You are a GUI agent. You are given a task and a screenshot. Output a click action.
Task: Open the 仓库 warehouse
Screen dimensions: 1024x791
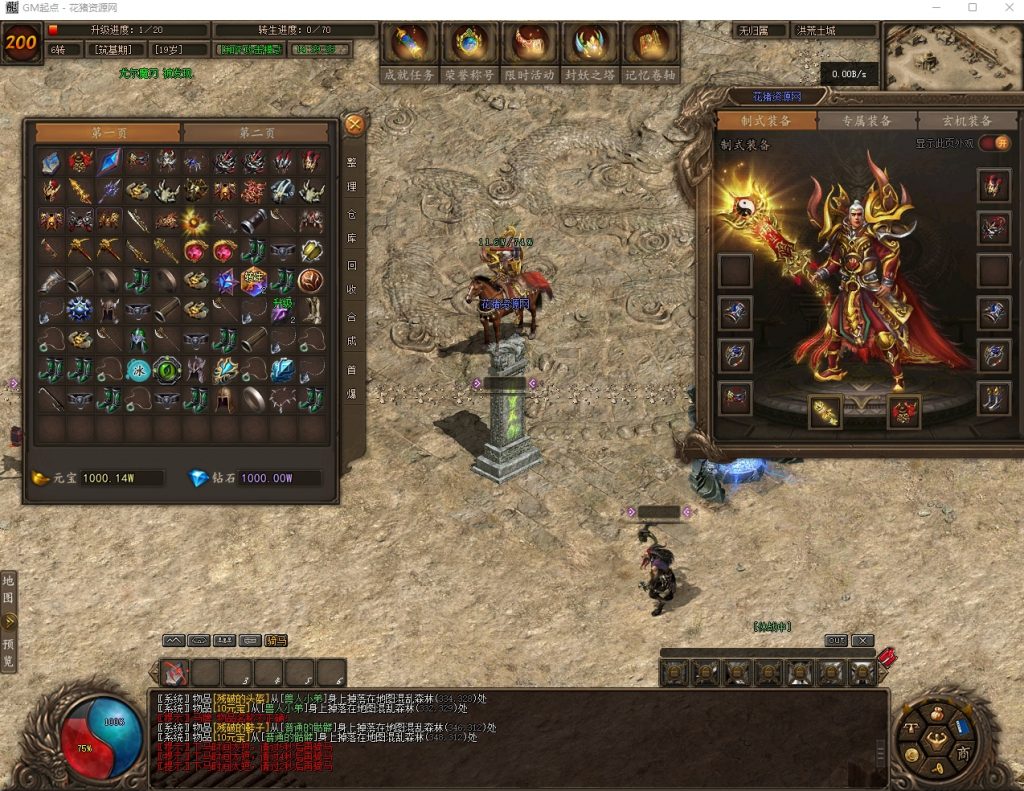352,227
